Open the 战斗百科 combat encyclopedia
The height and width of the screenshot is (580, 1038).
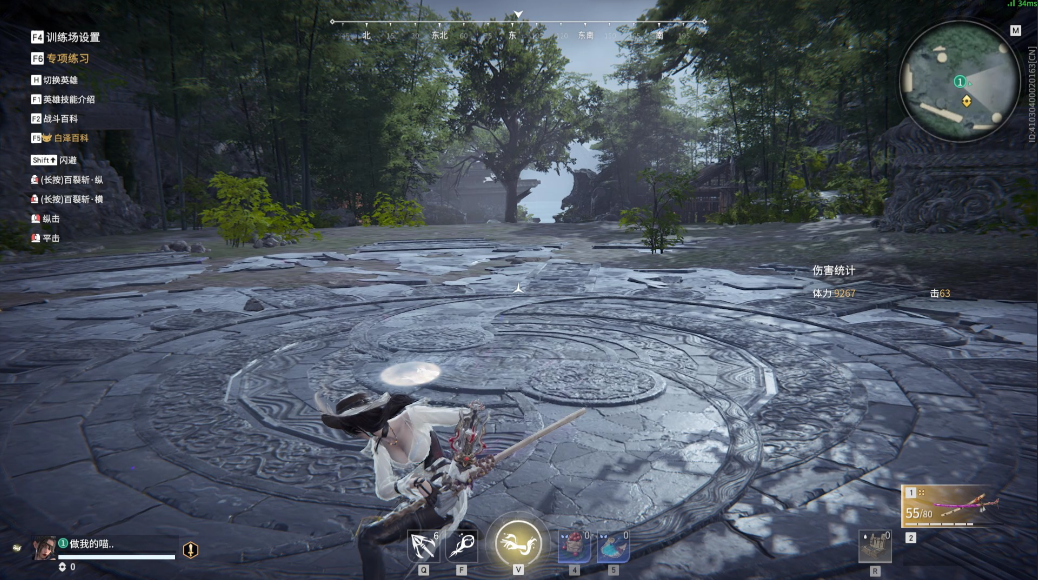point(62,118)
